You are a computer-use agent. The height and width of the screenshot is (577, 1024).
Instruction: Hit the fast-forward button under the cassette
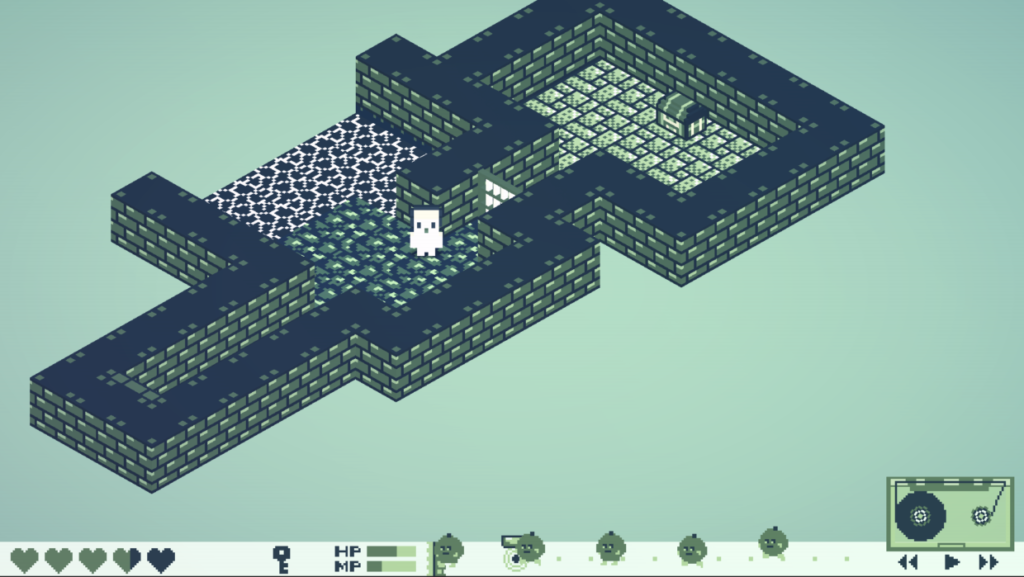click(x=989, y=562)
